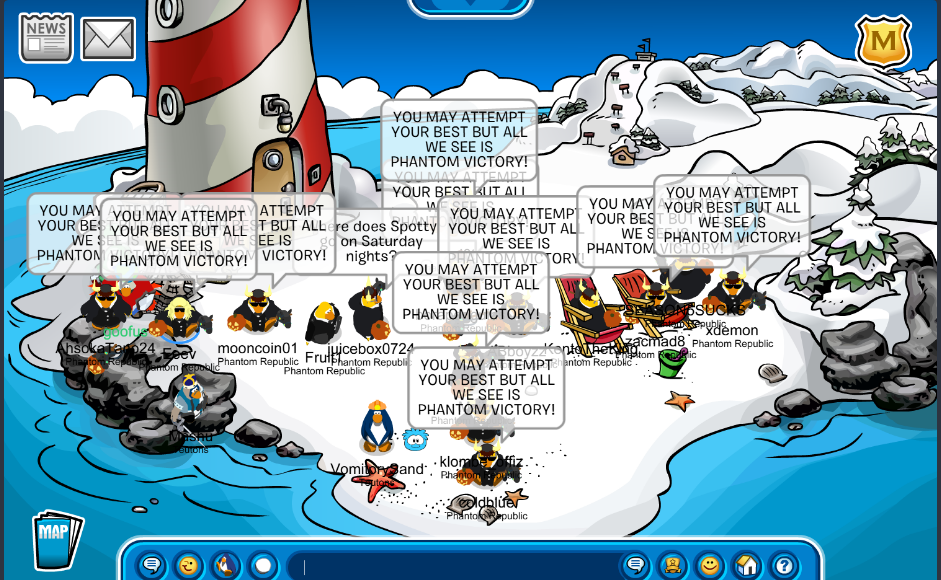This screenshot has height=580, width=941.
Task: Open the player card badge button
Action: point(673,566)
